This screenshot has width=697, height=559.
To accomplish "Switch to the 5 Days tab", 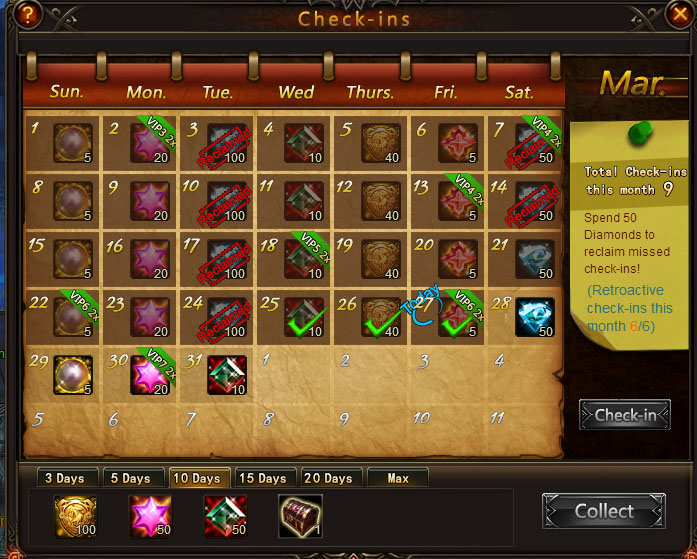I will pyautogui.click(x=130, y=478).
